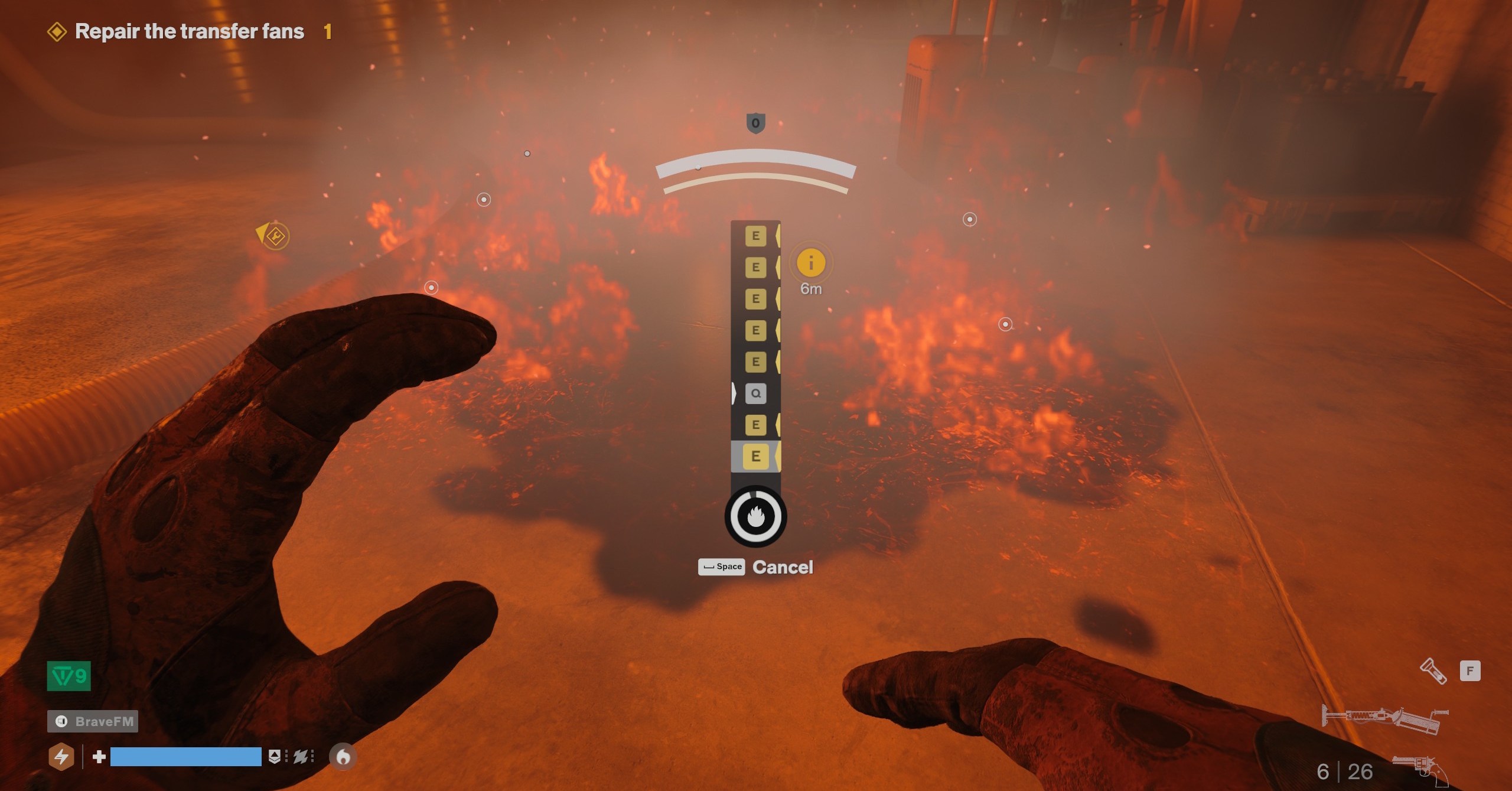Click the yellow info marker at 6m
The width and height of the screenshot is (1512, 791).
[x=811, y=263]
